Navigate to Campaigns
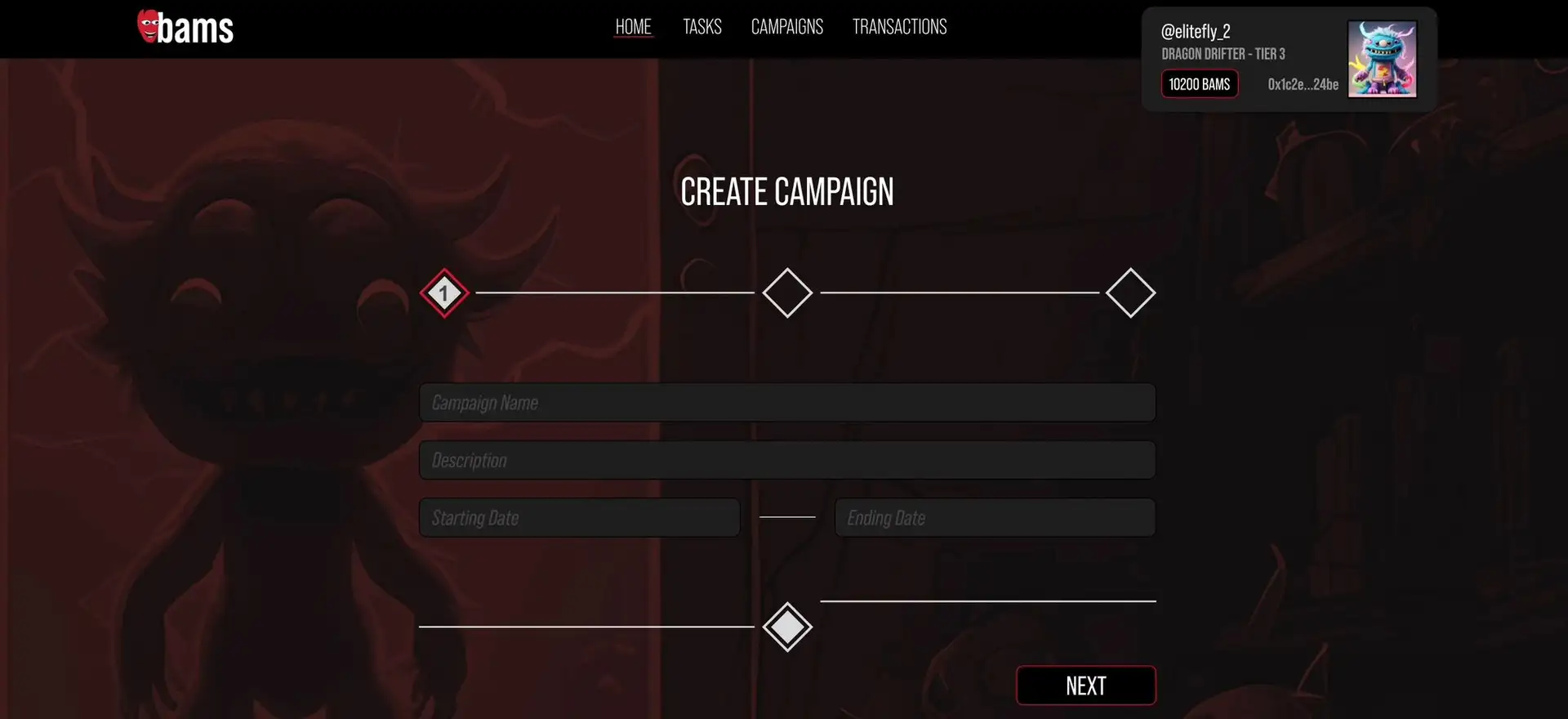The width and height of the screenshot is (1568, 719). tap(786, 27)
